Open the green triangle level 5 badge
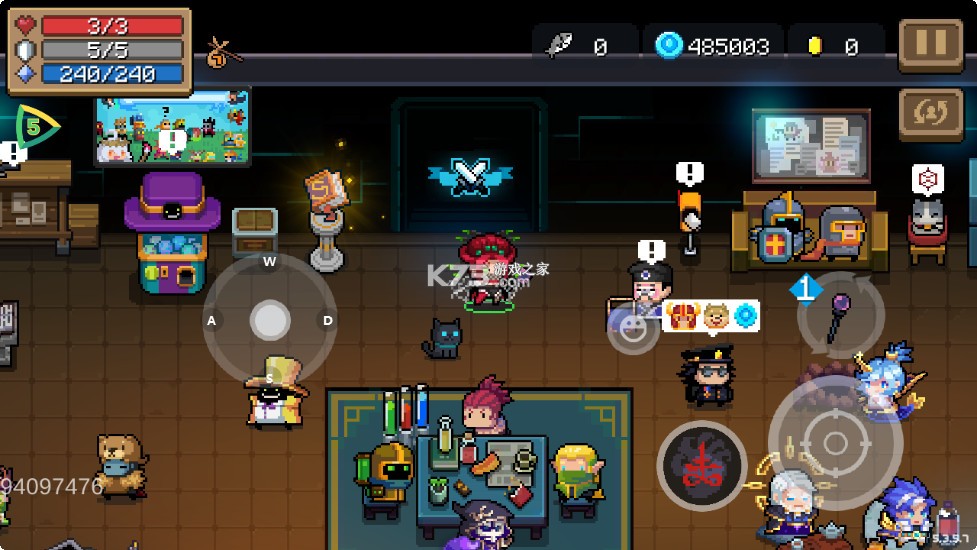Image resolution: width=977 pixels, height=550 pixels. [x=34, y=127]
